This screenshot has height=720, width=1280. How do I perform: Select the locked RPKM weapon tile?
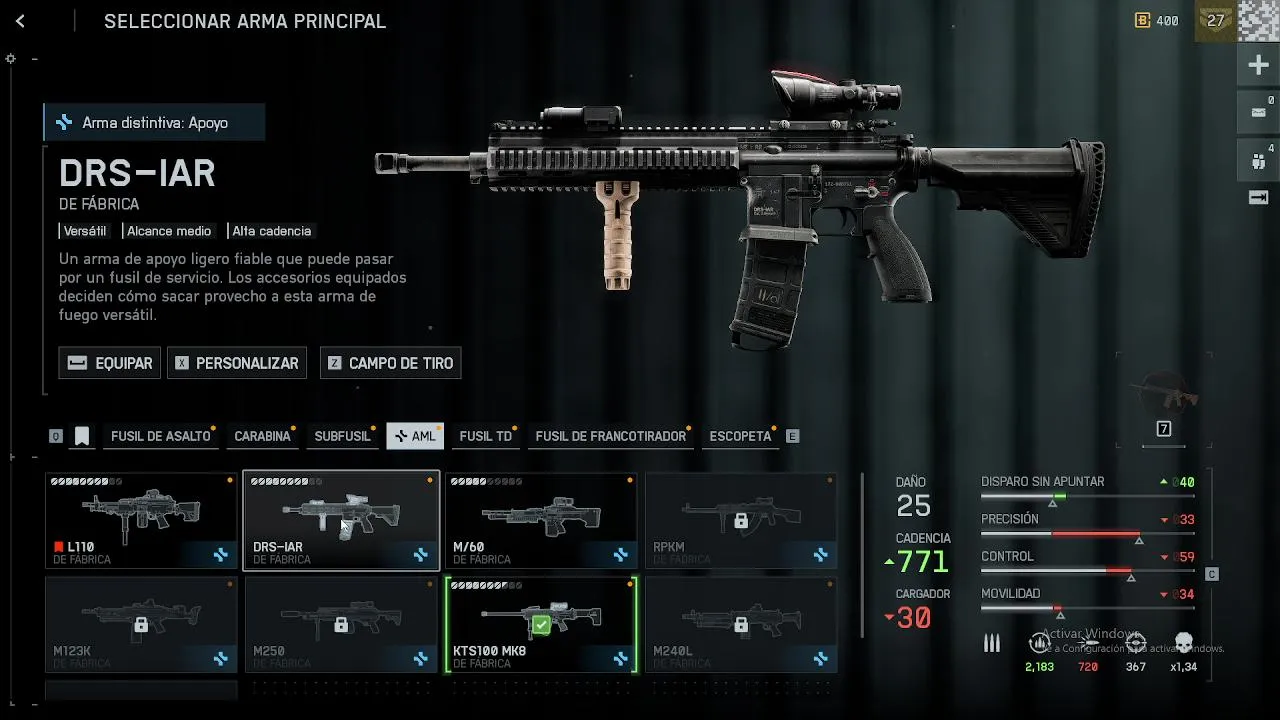[741, 520]
